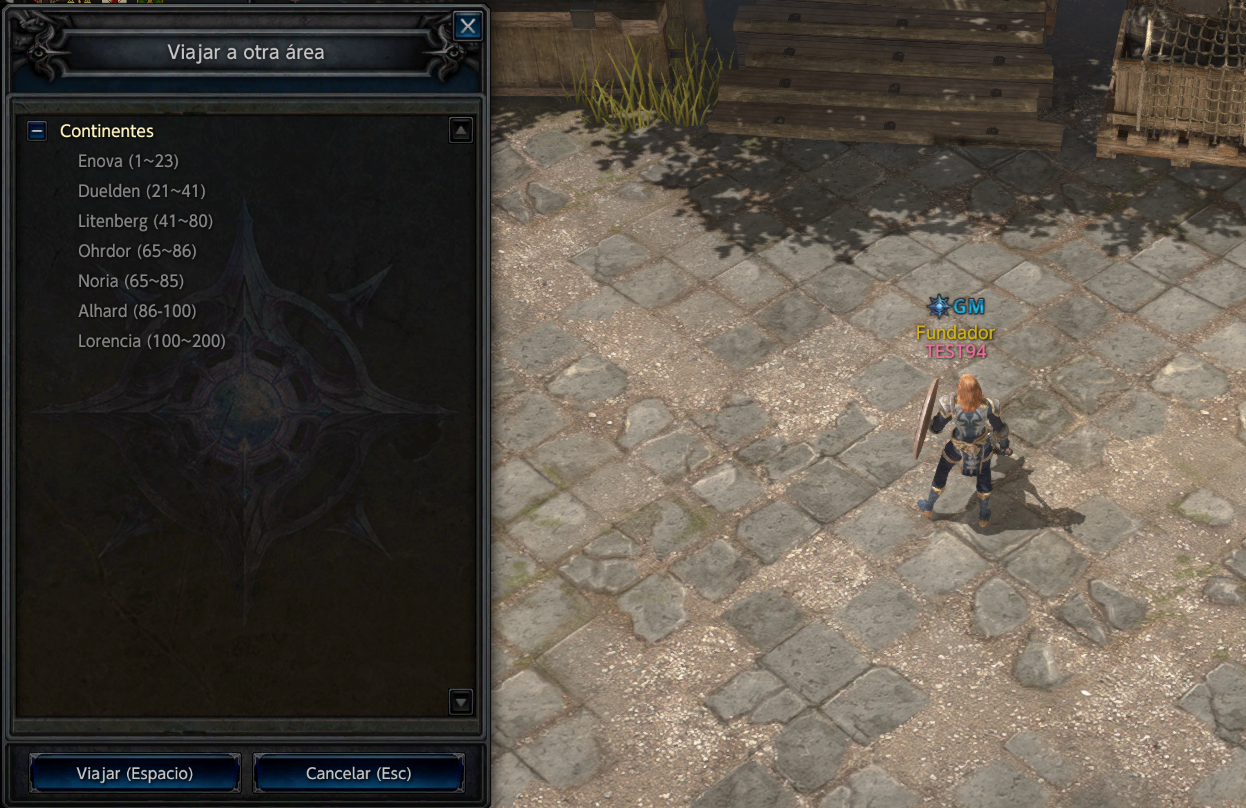The height and width of the screenshot is (808, 1246).
Task: Close the Viajar a otra área window
Action: pos(467,27)
